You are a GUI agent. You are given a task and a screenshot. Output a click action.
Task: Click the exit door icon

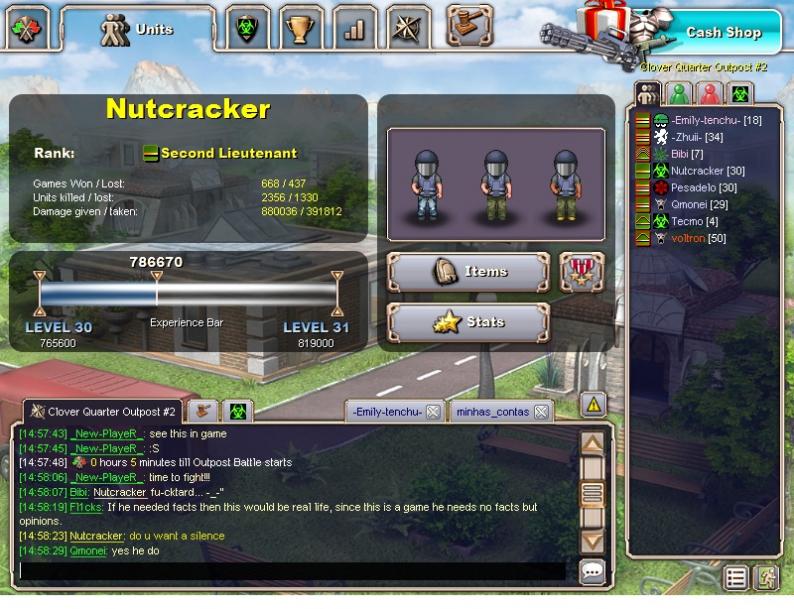click(766, 577)
